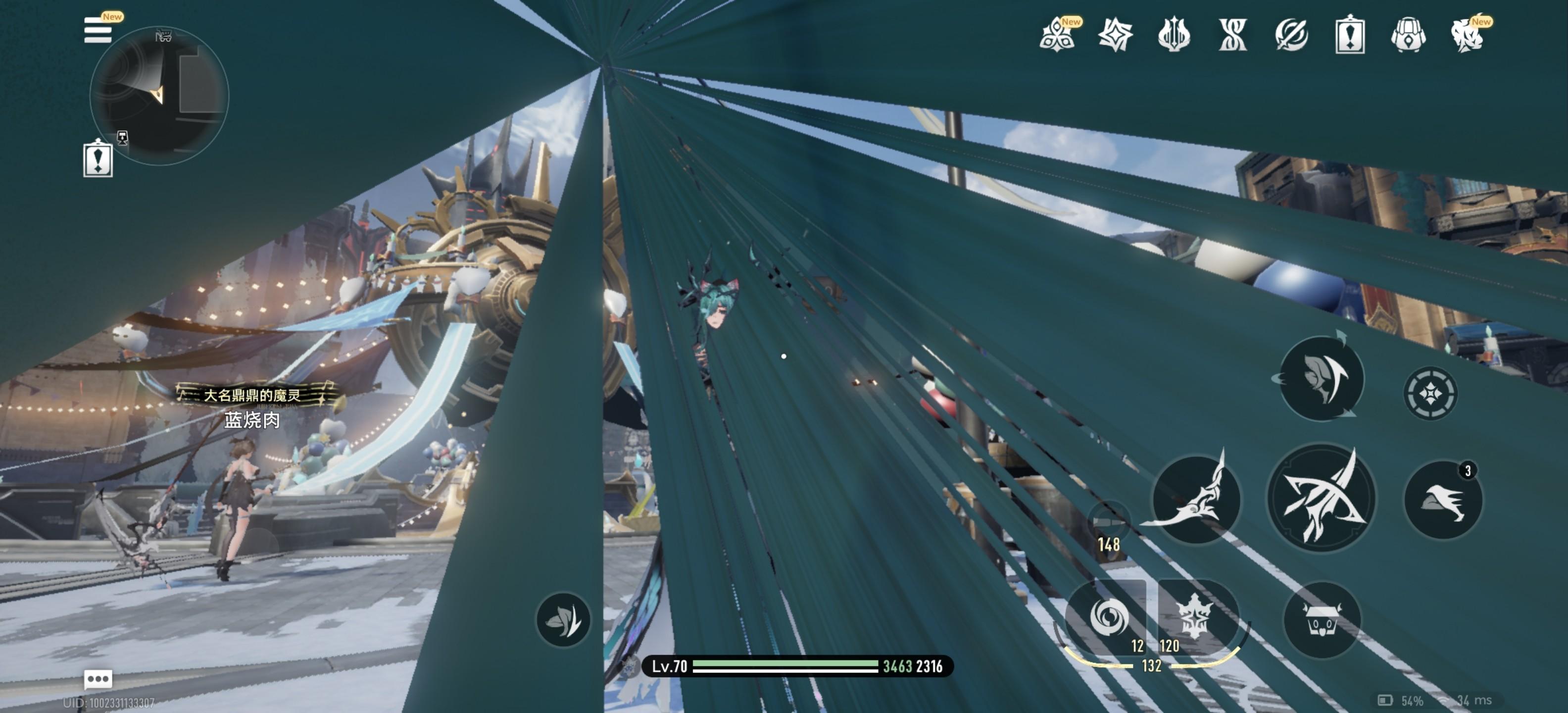Toggle the target lock-on reticle

tap(1430, 393)
